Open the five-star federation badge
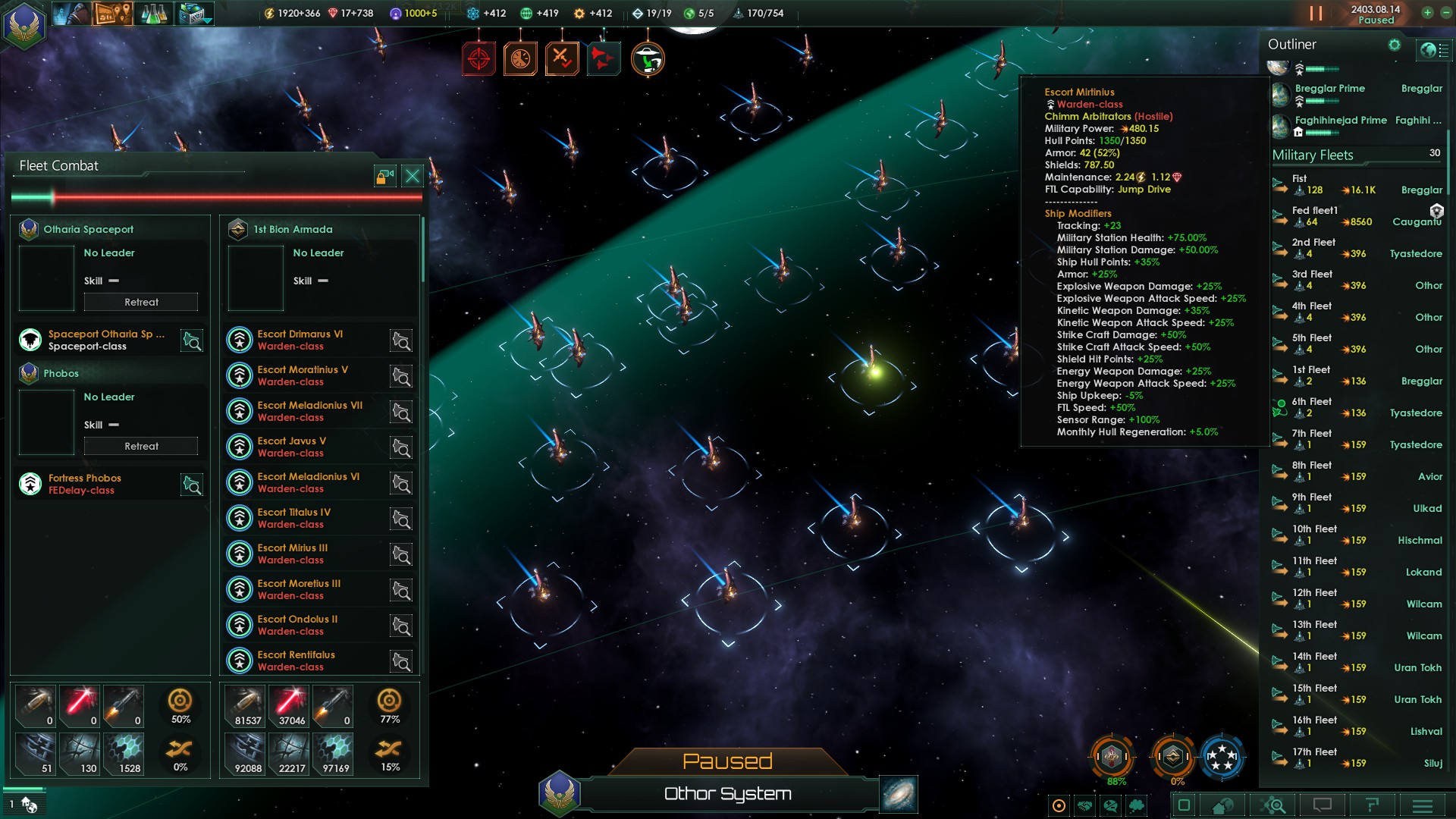The height and width of the screenshot is (819, 1456). pos(1221,756)
